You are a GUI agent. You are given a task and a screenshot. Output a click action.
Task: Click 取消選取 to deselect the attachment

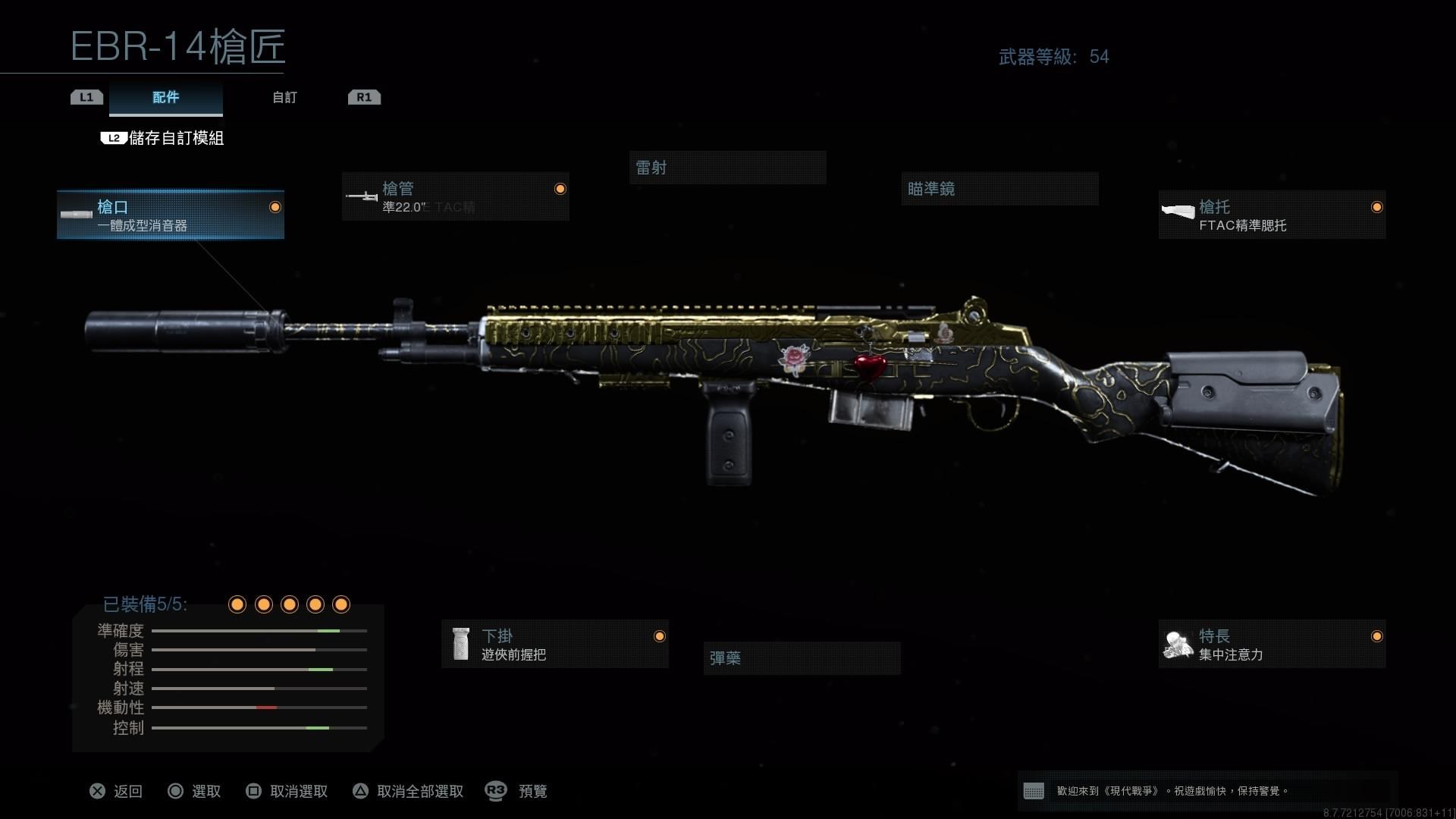coord(287,792)
